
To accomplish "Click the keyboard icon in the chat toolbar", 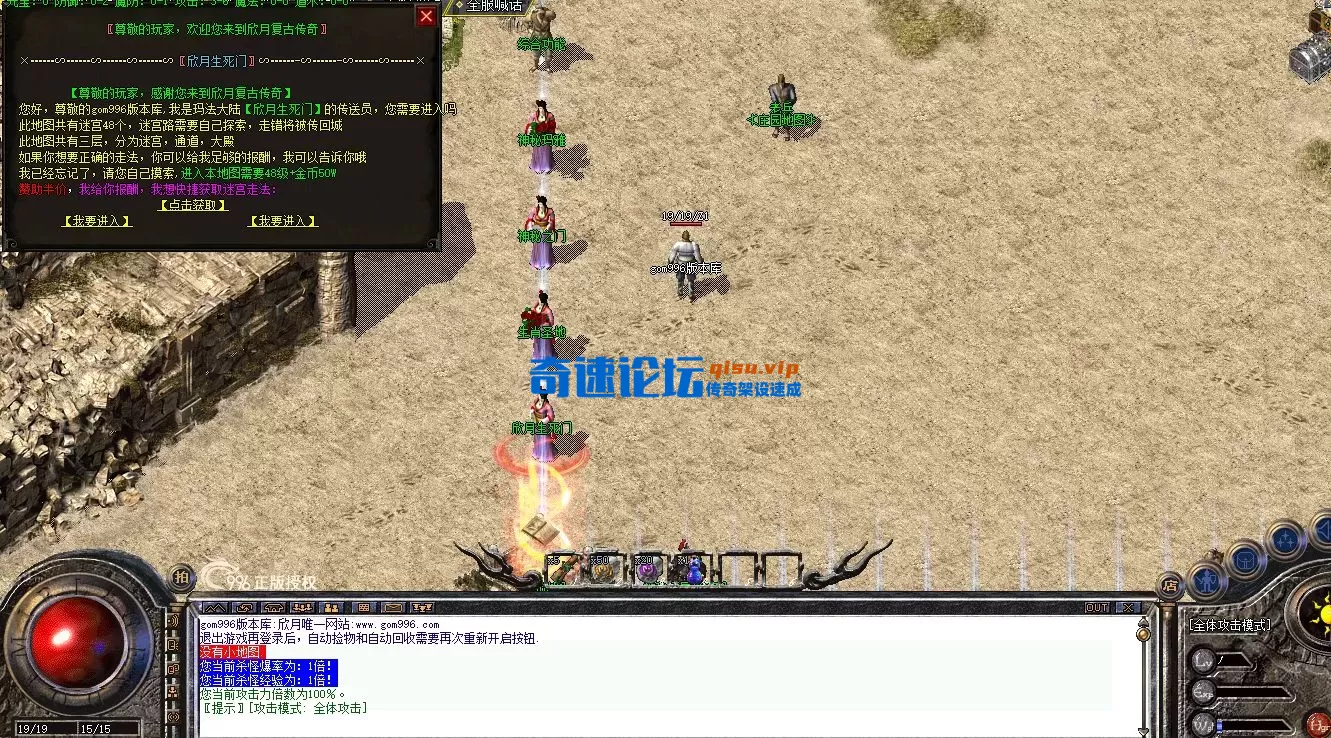I will (363, 607).
